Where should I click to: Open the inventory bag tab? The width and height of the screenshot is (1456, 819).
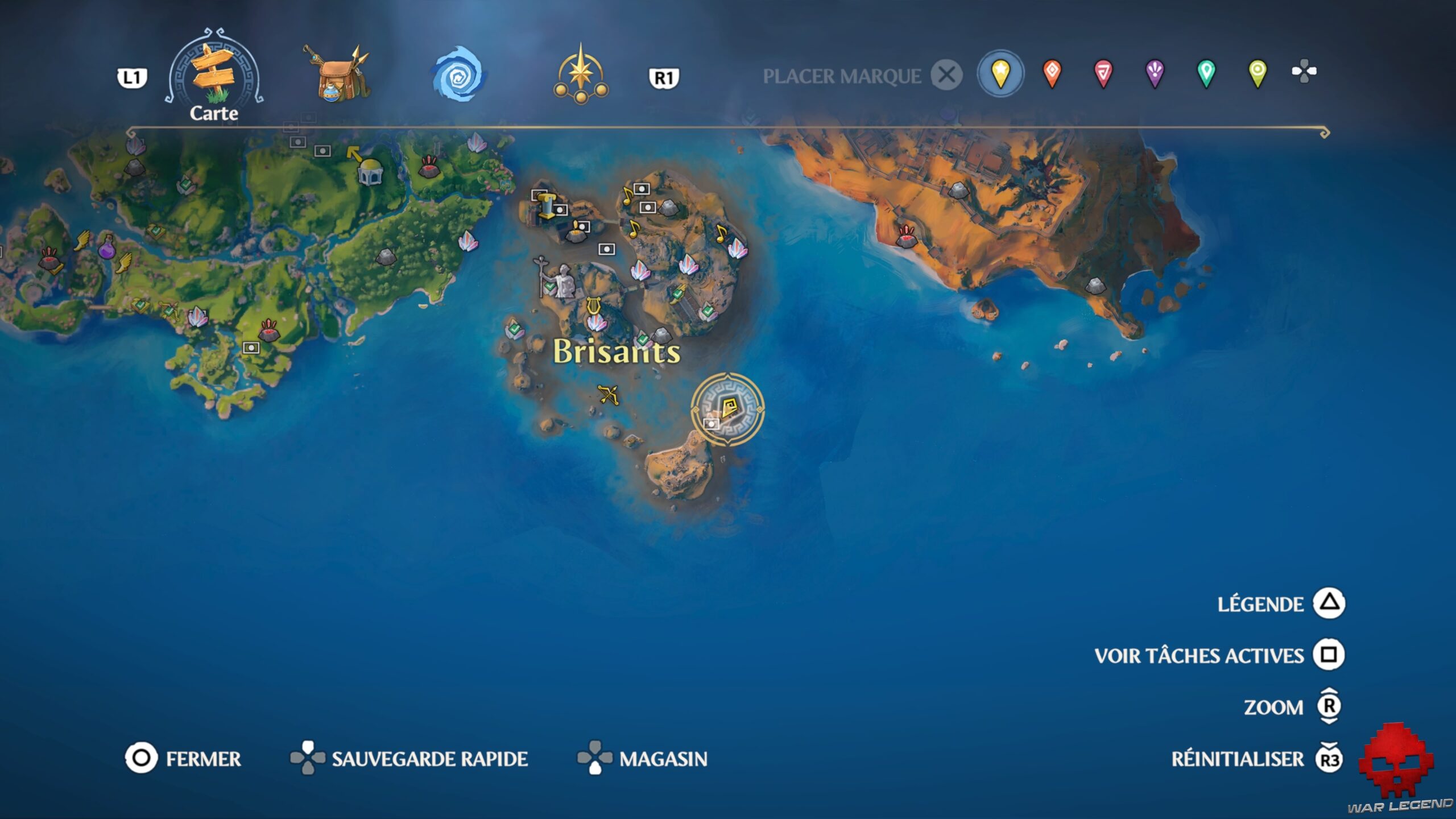click(336, 74)
